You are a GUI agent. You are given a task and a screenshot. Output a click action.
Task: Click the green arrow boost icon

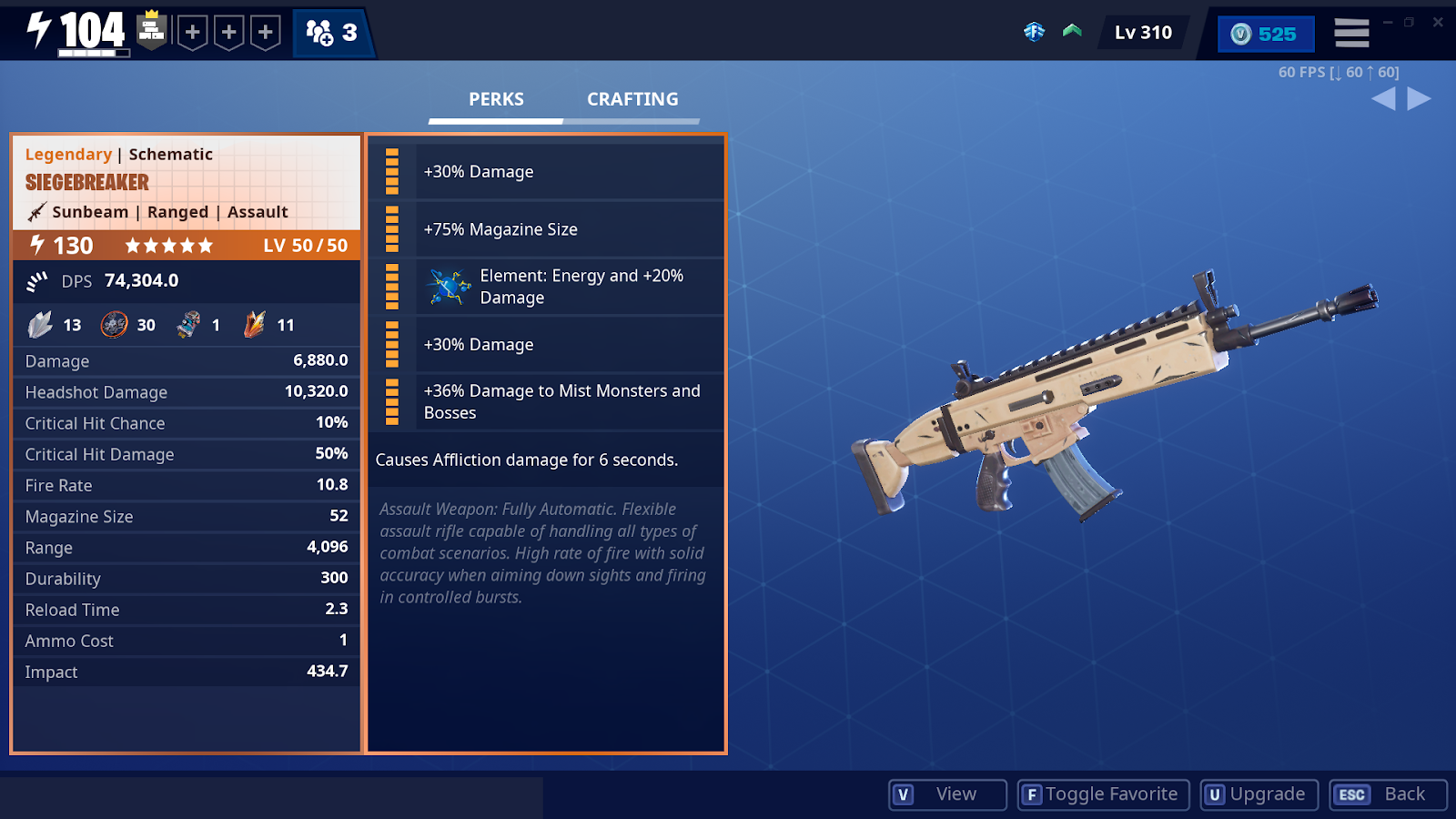tap(1072, 32)
